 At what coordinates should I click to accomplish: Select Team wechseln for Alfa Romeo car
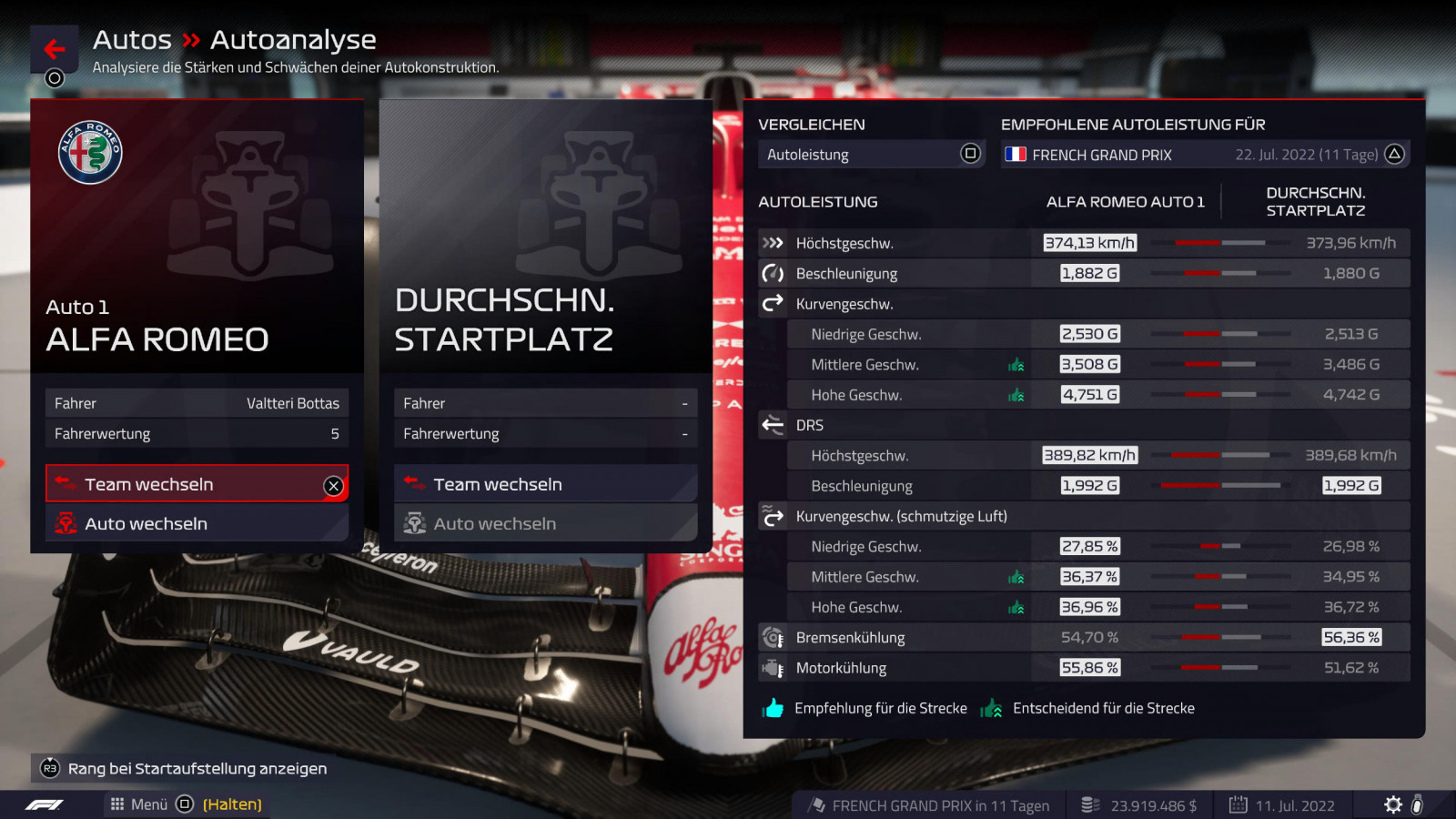tap(197, 484)
